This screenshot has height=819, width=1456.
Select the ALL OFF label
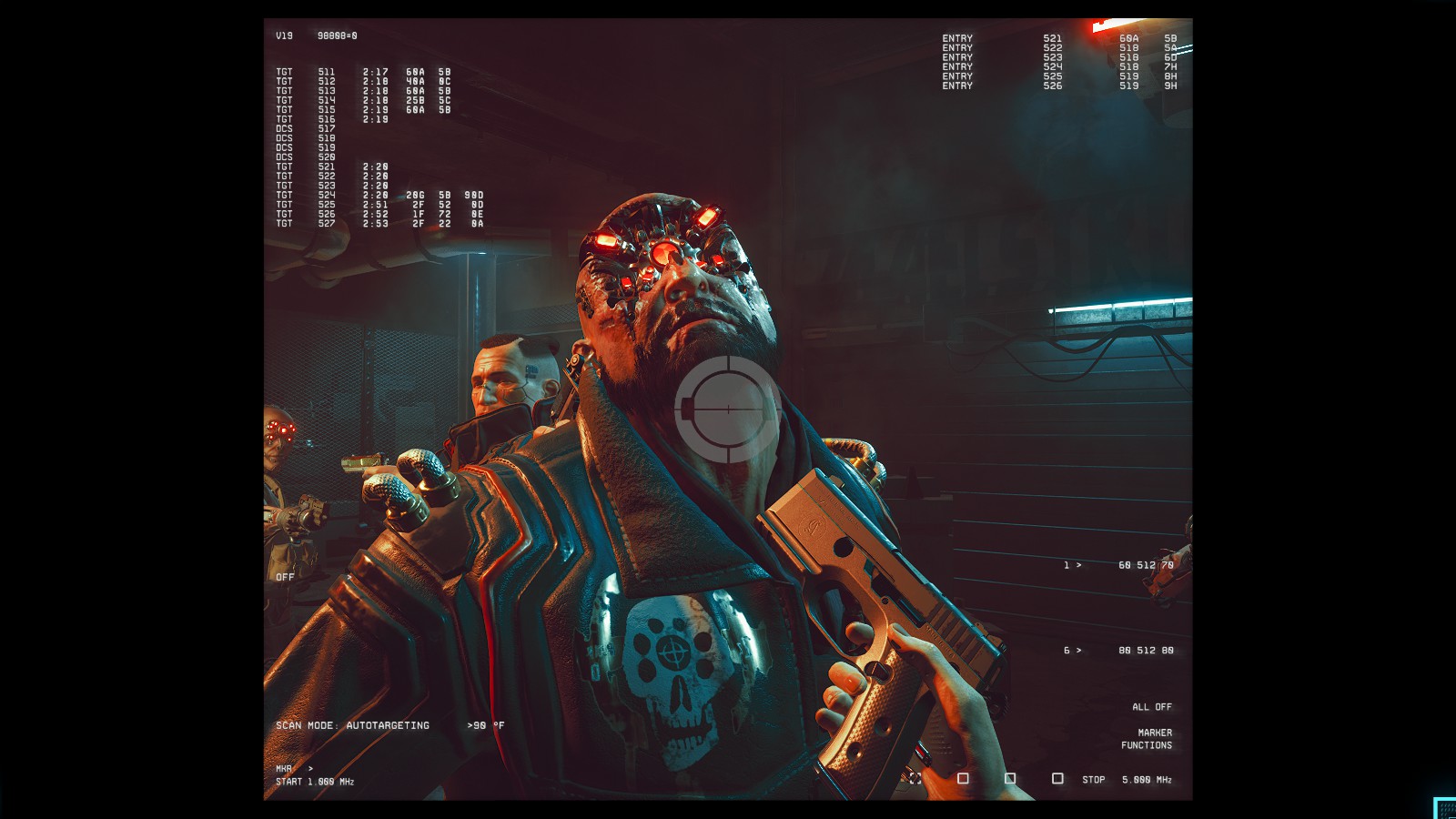pos(1151,707)
